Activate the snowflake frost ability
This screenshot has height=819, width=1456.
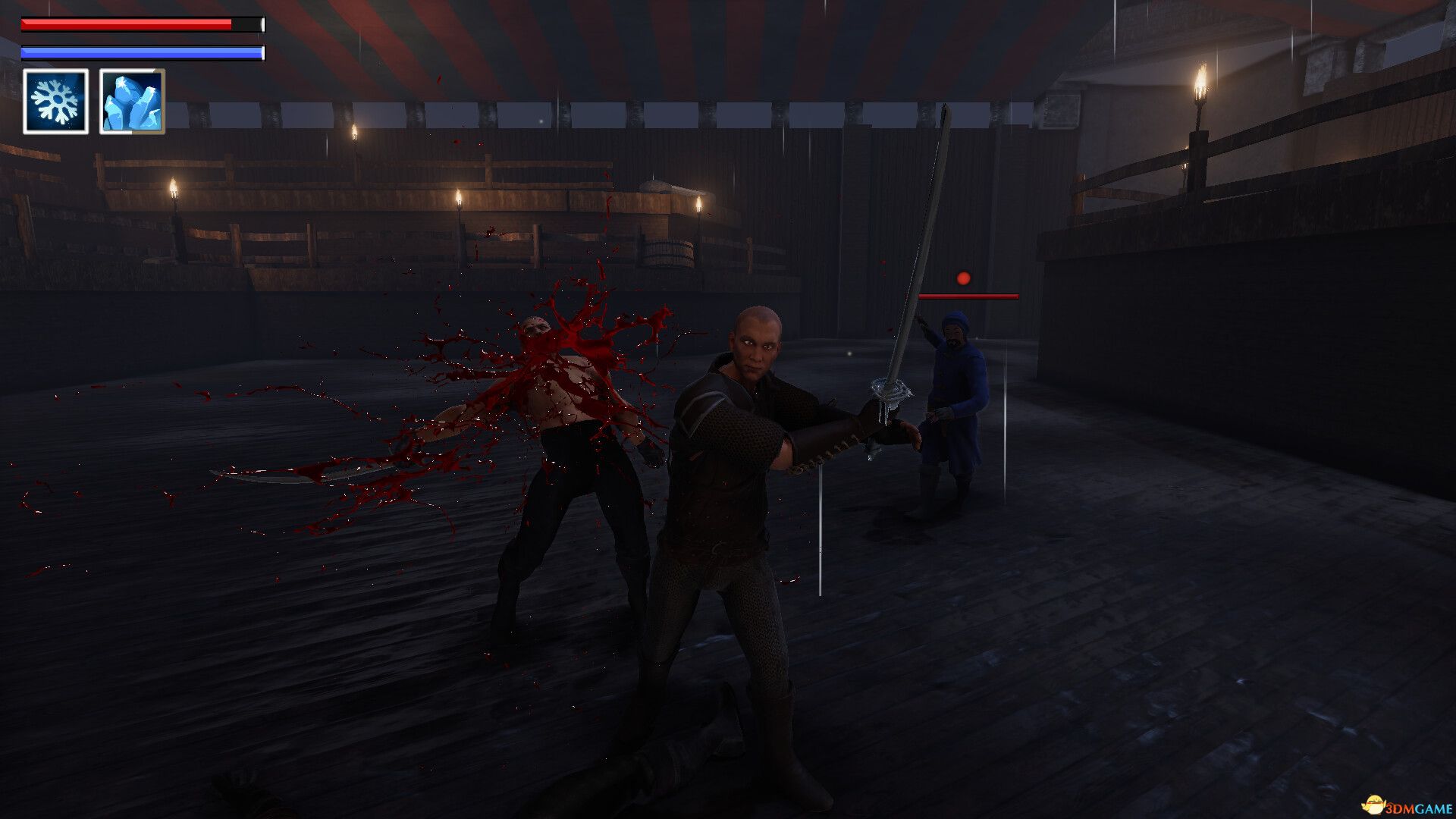(x=55, y=102)
